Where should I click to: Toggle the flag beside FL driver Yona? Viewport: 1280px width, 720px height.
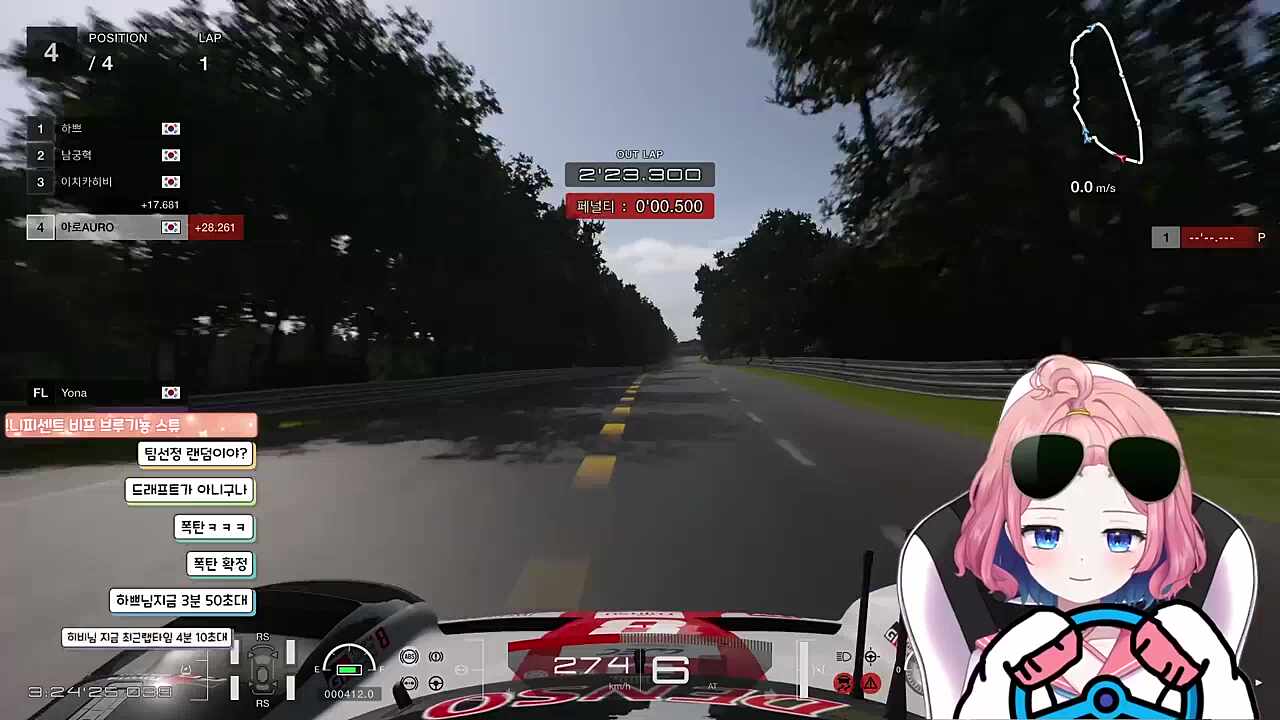pos(170,392)
